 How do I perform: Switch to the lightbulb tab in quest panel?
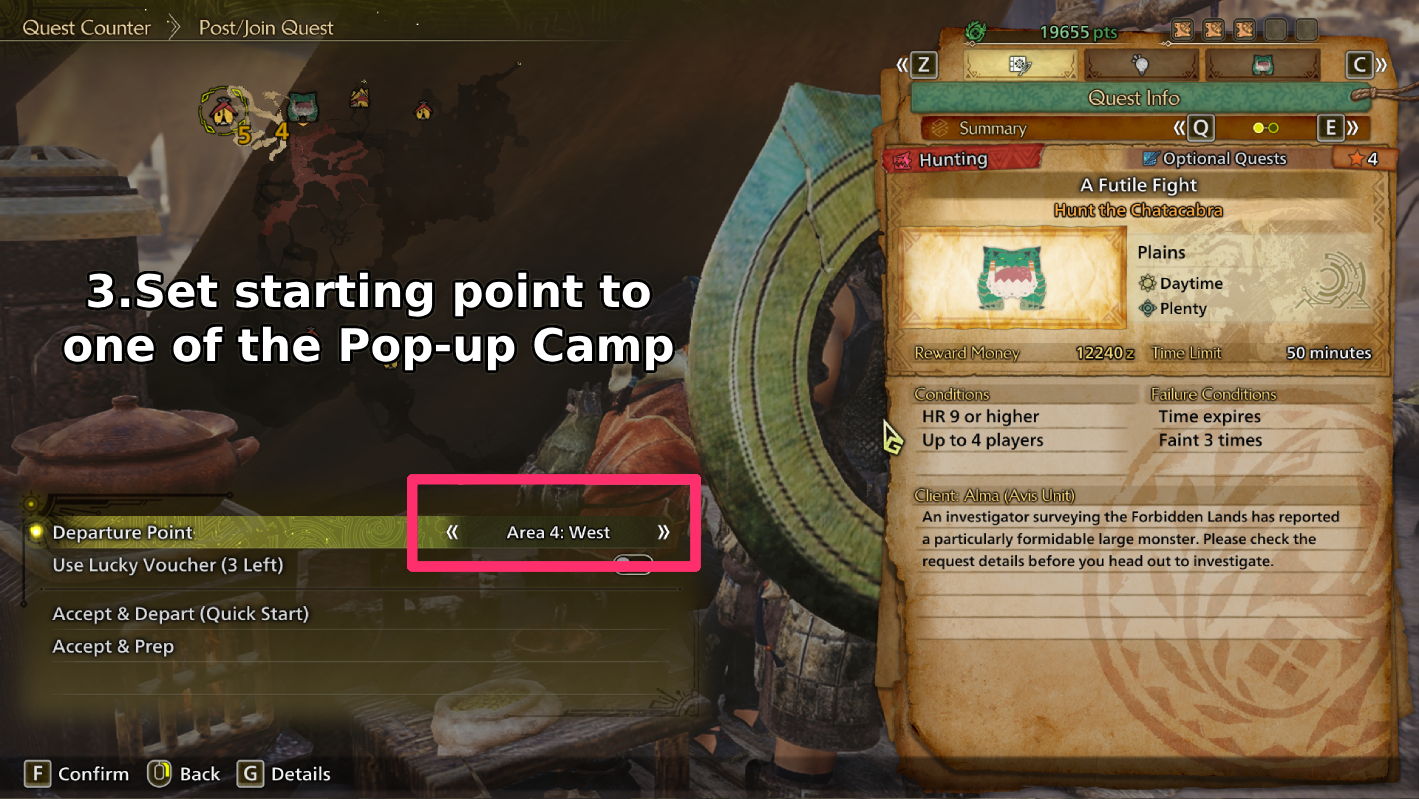tap(1141, 65)
